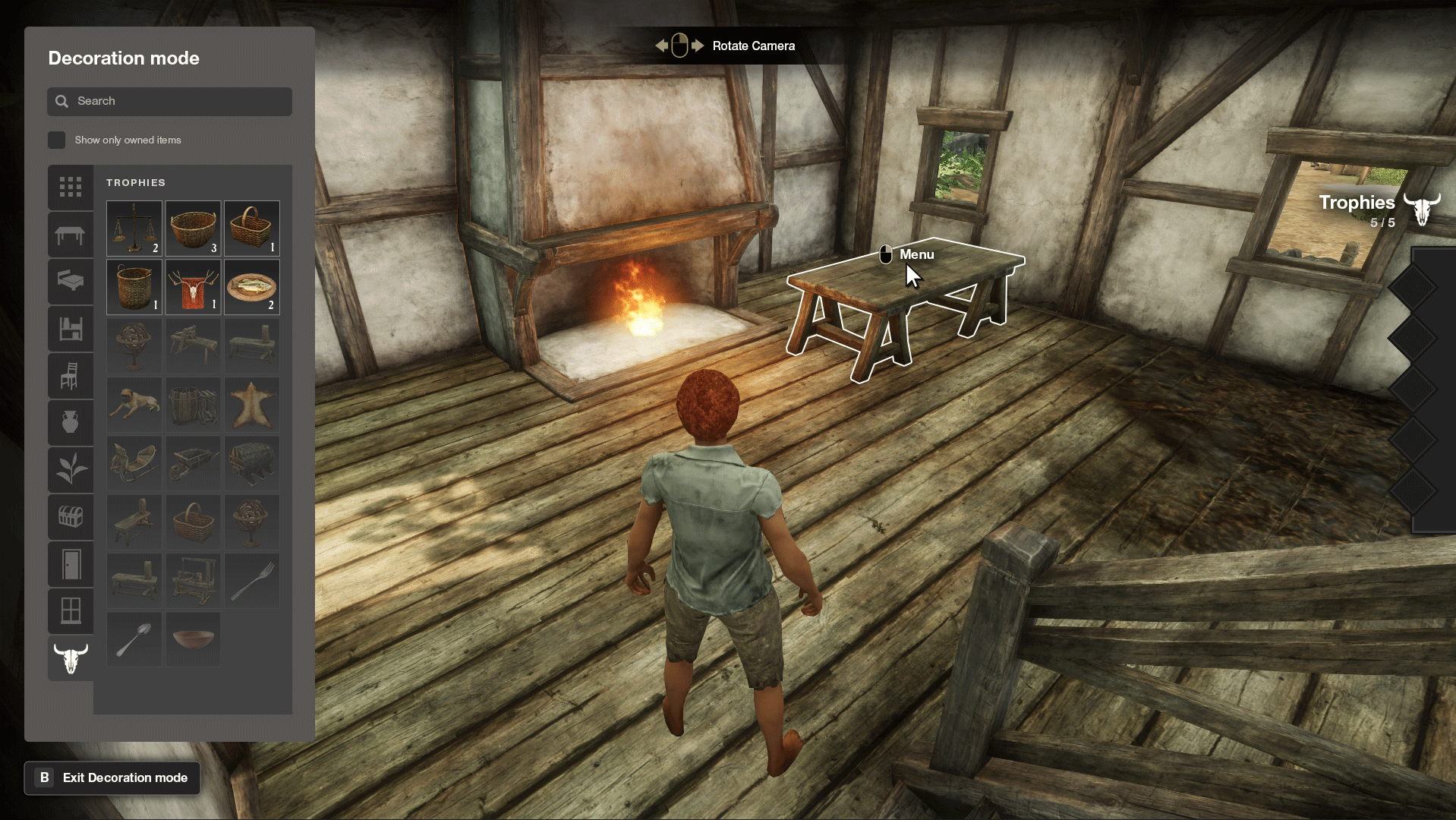Select the door category tab
Viewport: 1456px width, 820px height.
(x=71, y=564)
